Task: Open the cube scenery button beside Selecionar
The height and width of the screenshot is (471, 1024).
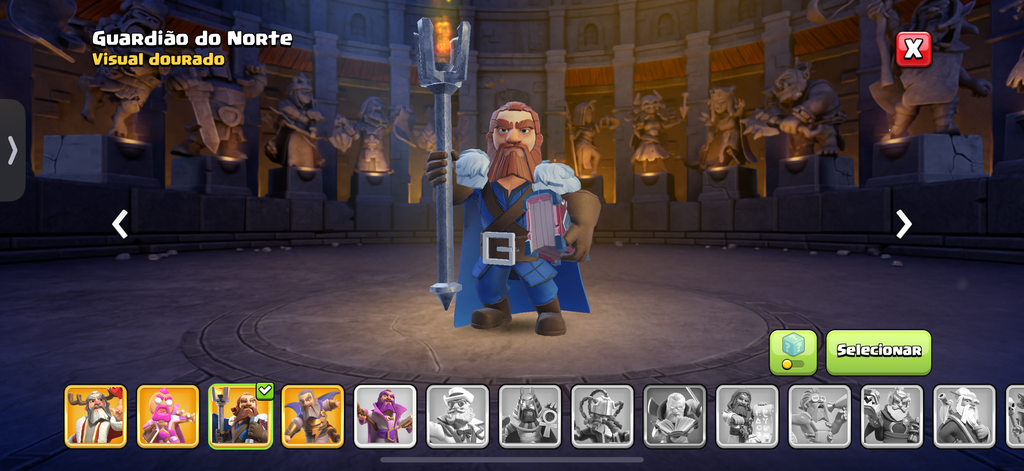Action: pos(793,352)
